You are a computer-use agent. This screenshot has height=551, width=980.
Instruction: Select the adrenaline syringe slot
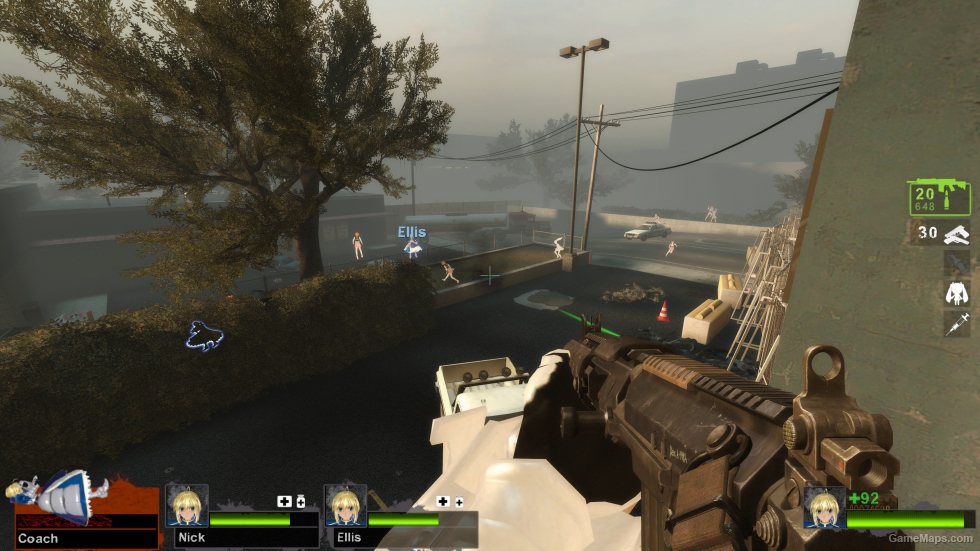957,323
